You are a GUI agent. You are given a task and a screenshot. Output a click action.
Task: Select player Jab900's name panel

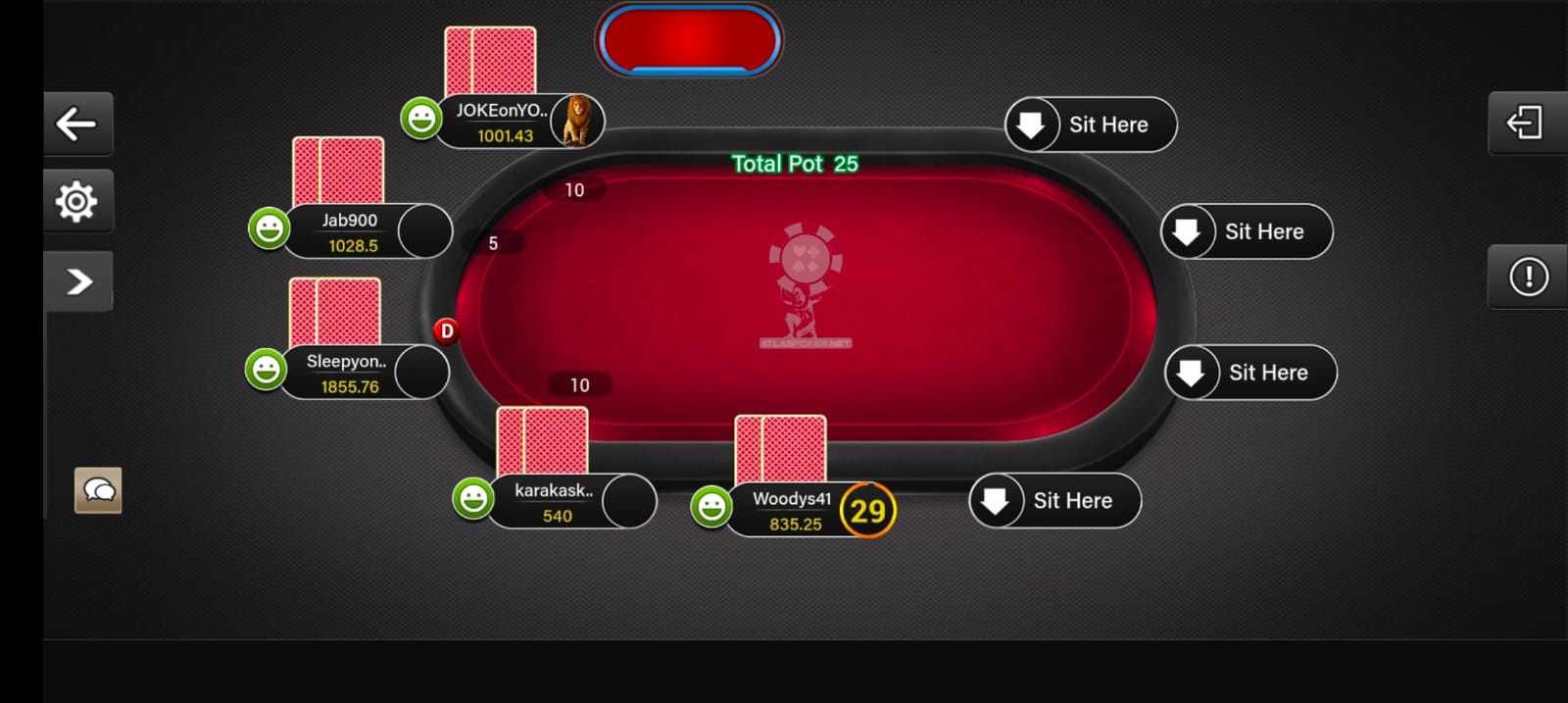click(349, 232)
